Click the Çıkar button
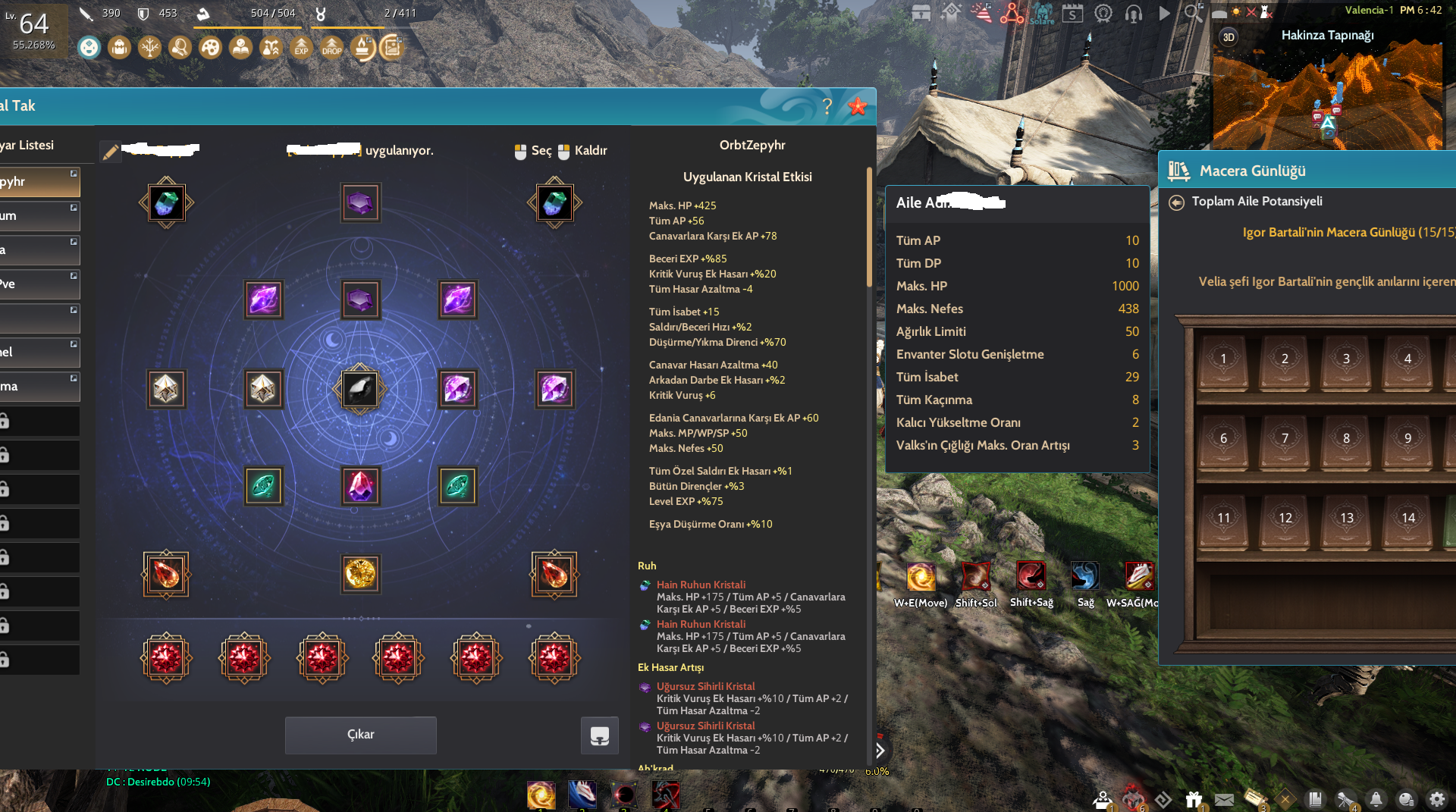Image resolution: width=1456 pixels, height=812 pixels. tap(360, 735)
